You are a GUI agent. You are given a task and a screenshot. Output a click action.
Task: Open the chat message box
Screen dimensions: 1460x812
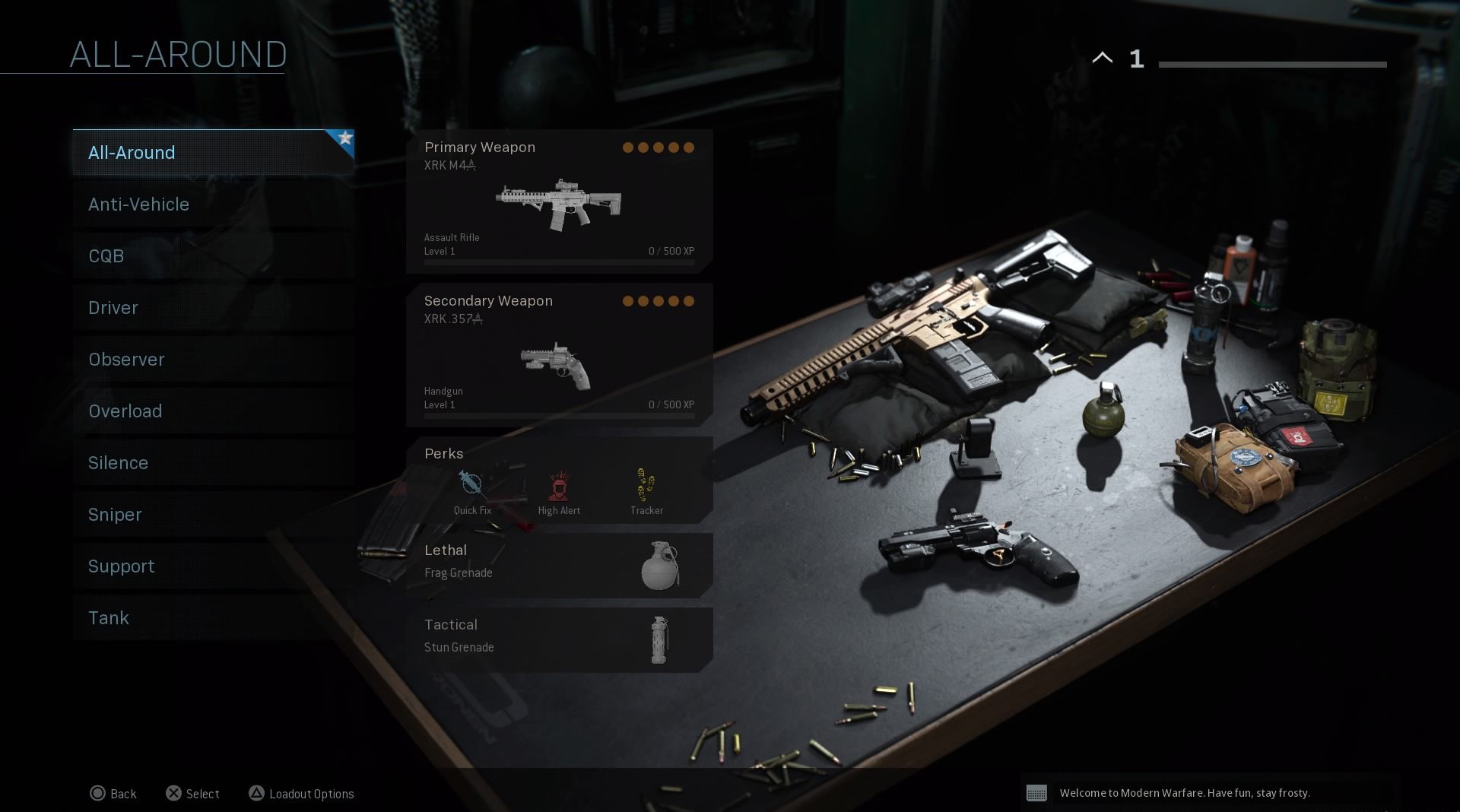[1211, 793]
